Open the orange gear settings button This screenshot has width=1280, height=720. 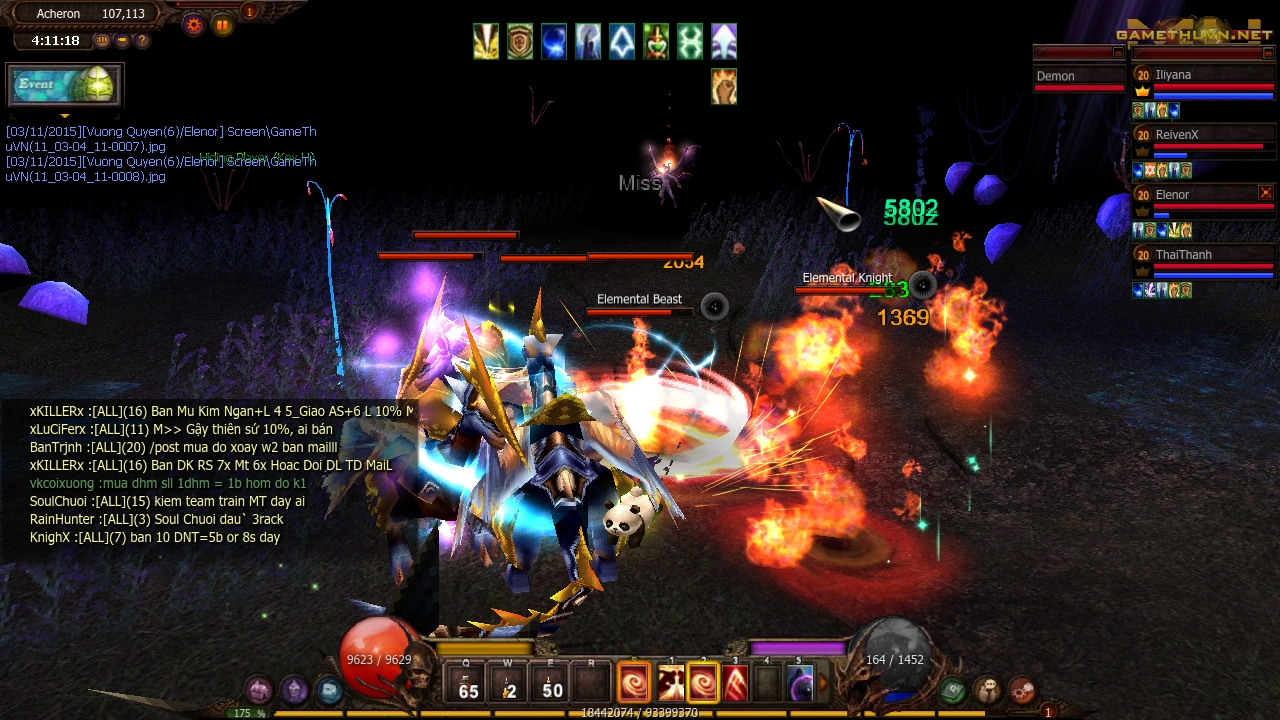click(193, 25)
